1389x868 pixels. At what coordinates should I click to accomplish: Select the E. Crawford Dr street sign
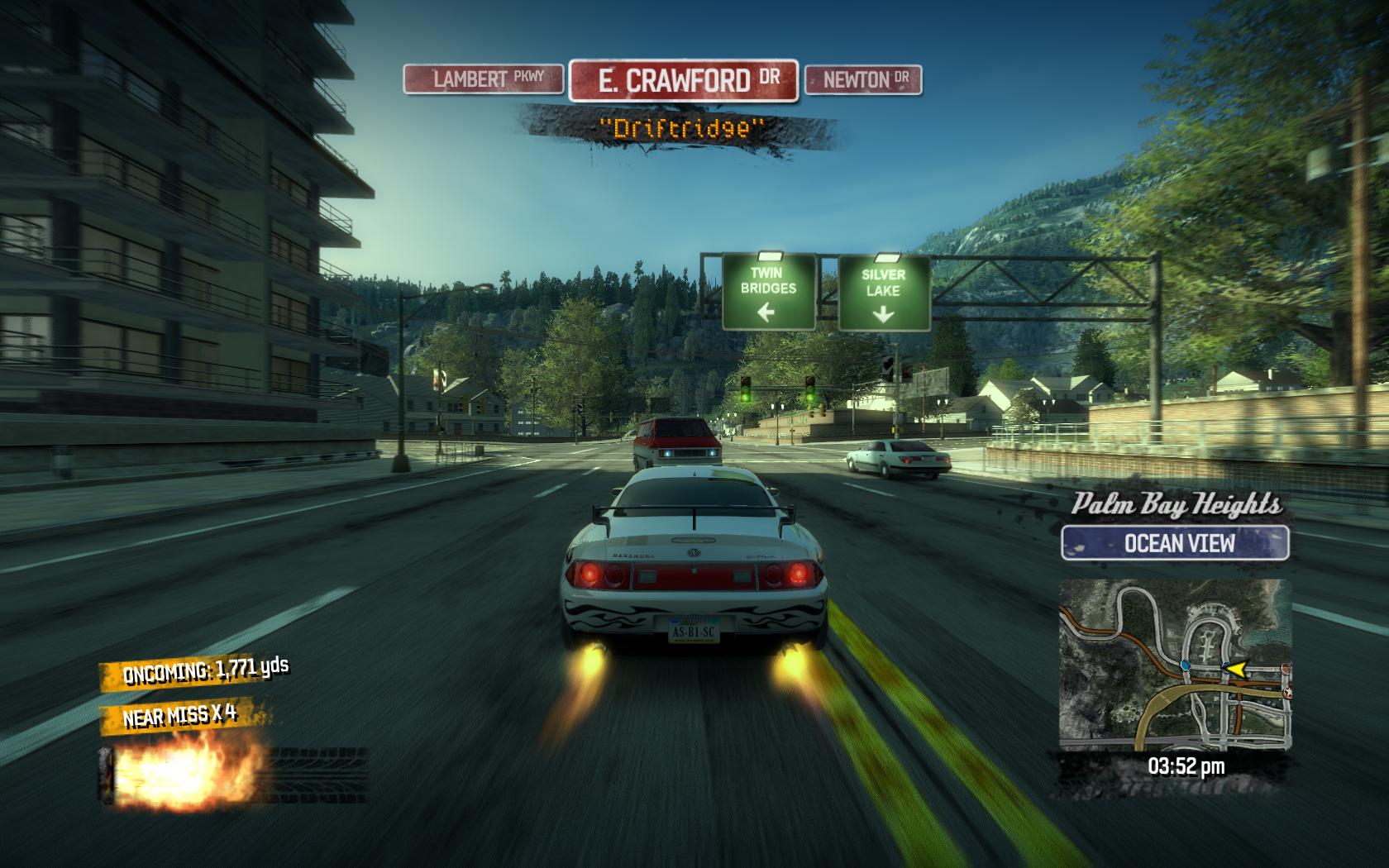tap(684, 80)
